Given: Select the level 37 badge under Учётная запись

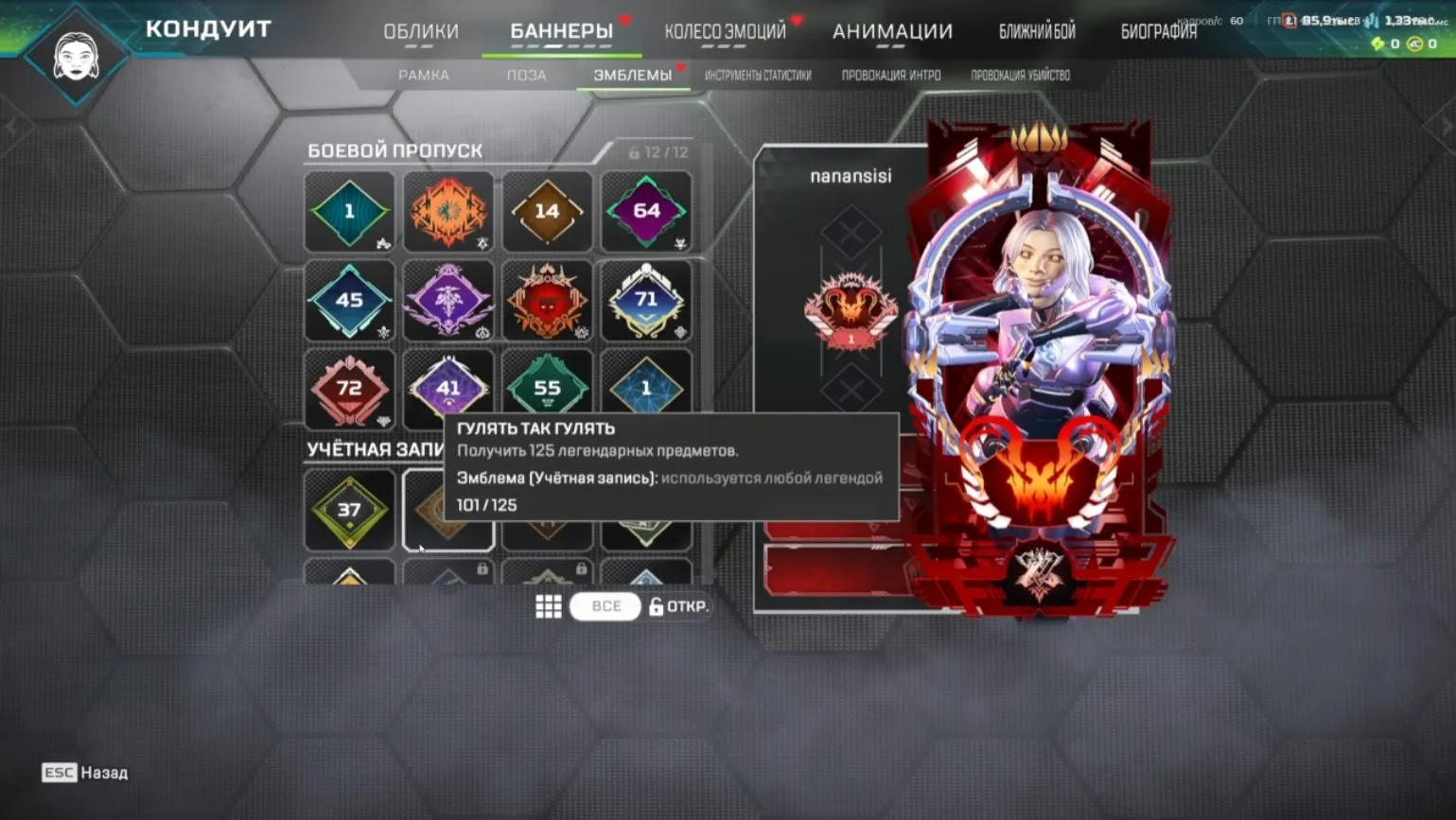Looking at the screenshot, I should [349, 511].
